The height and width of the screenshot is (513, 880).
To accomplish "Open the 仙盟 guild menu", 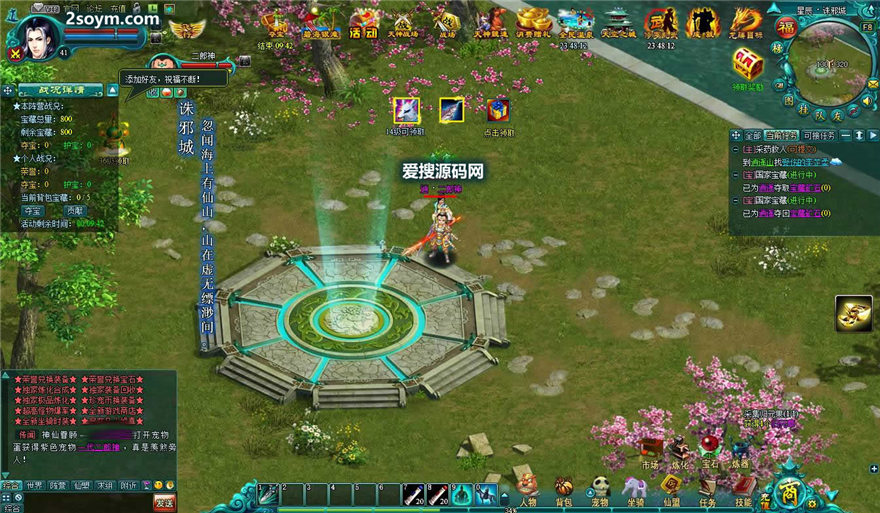I will 671,488.
